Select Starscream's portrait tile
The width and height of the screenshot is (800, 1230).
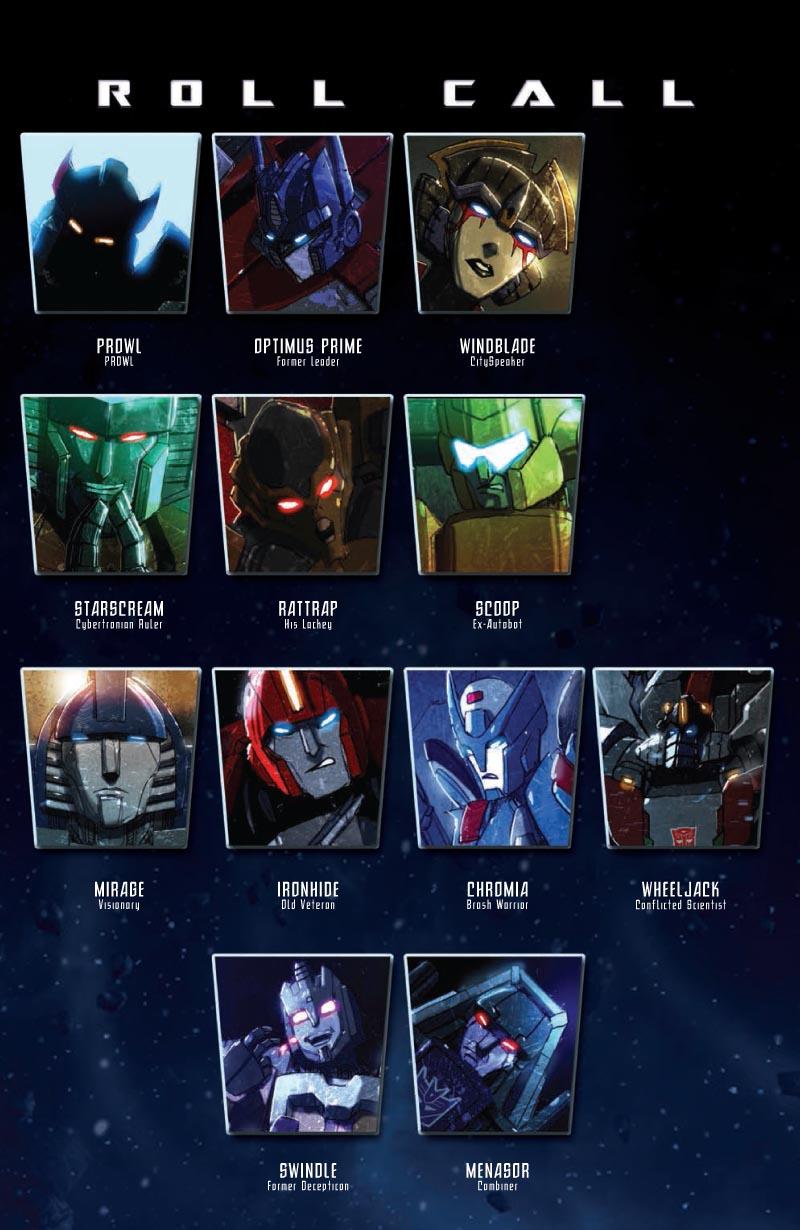click(110, 485)
